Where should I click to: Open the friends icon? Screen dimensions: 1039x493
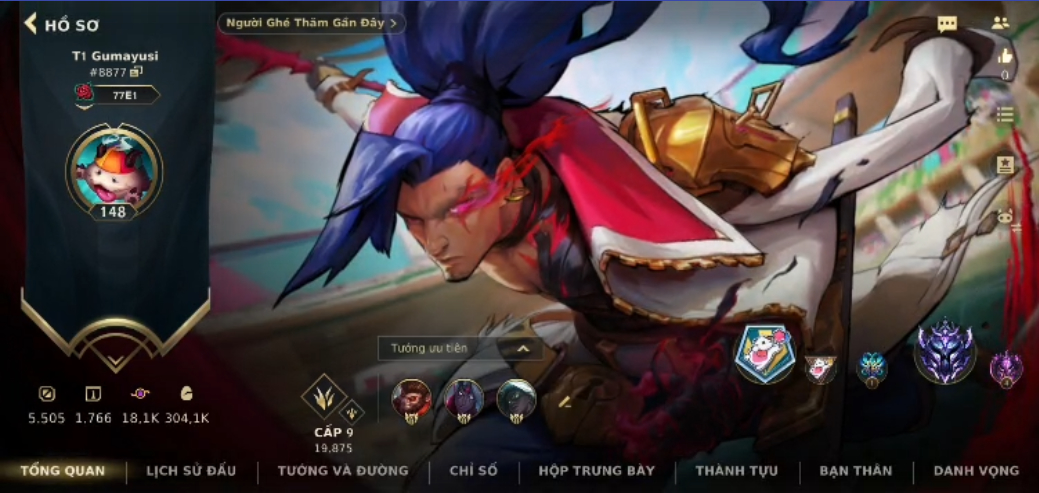1000,23
